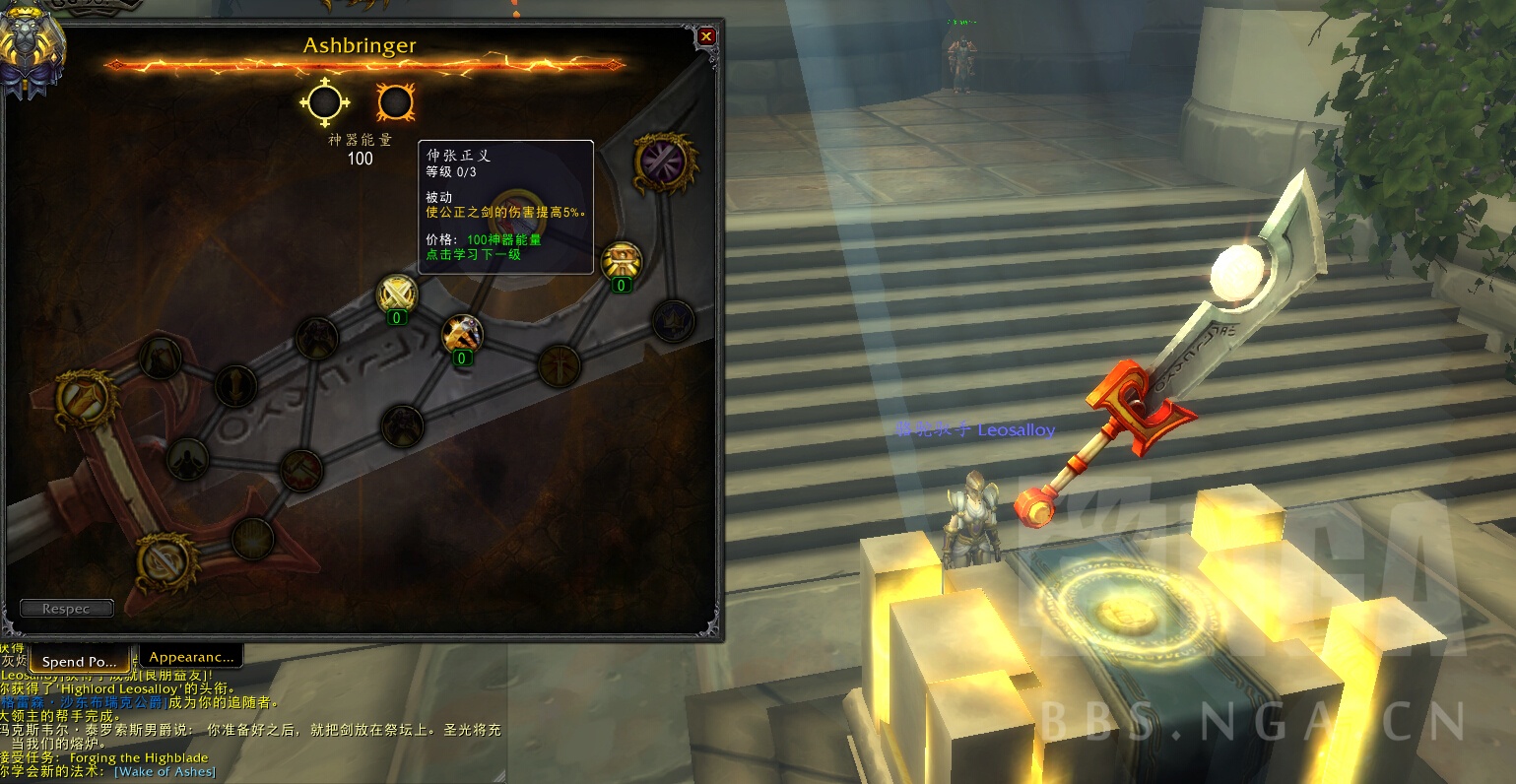Choose the purple dragon-framed trait
The image size is (1516, 784).
665,163
